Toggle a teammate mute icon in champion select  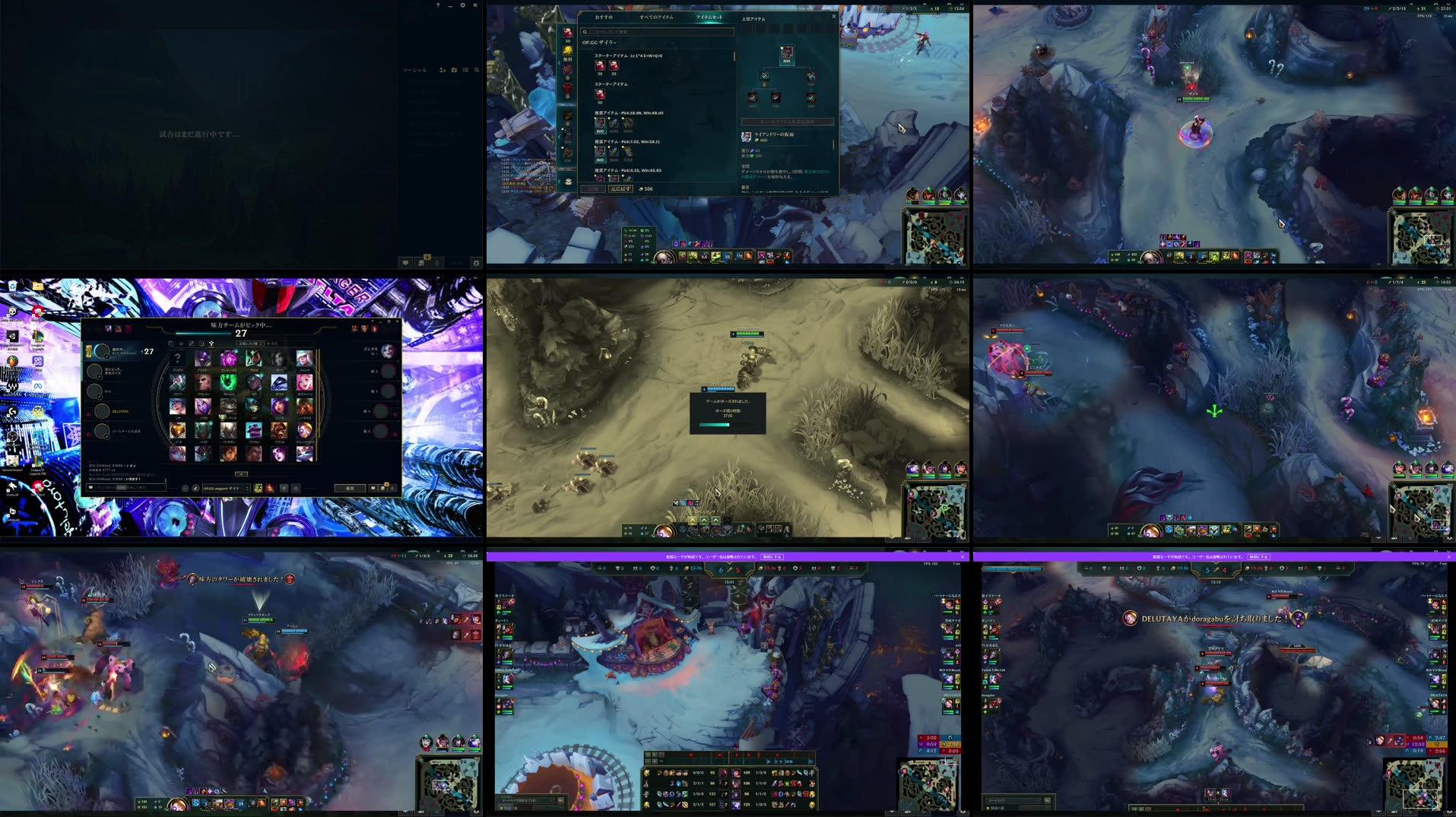(89, 414)
